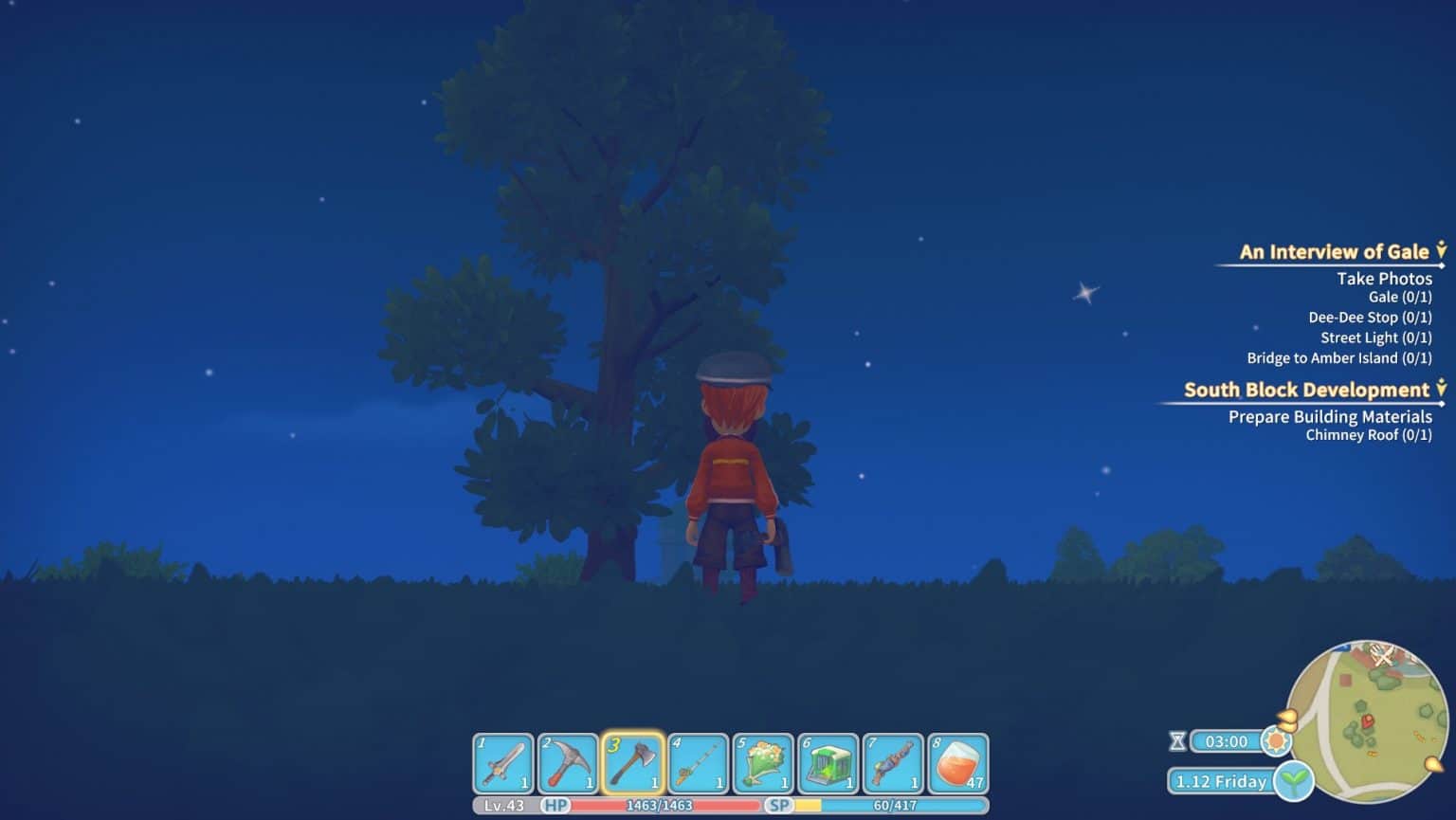Screen dimensions: 1456x820
Task: Click the sun weather icon beside the clock
Action: [x=1277, y=742]
